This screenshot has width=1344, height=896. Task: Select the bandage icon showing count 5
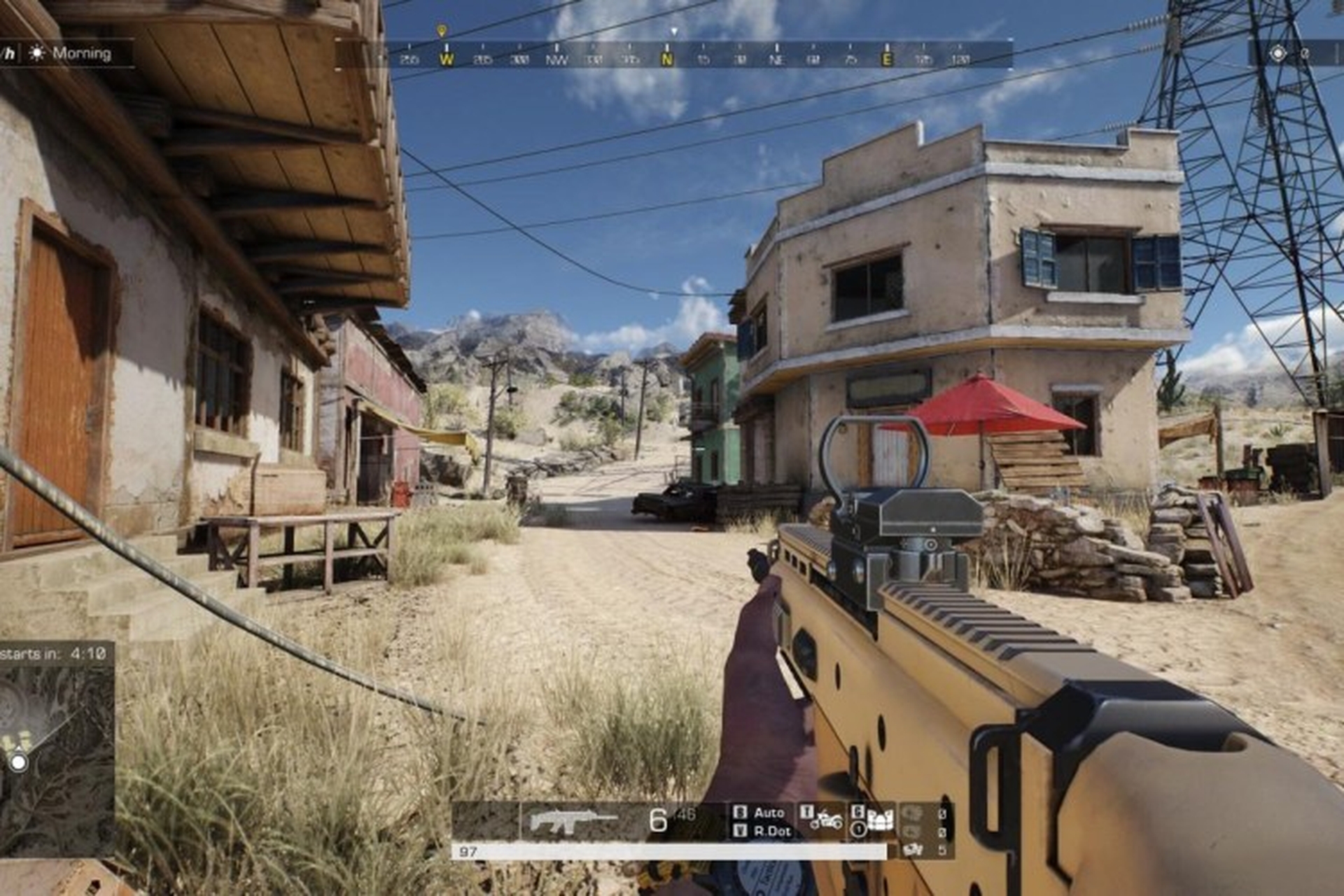tap(911, 850)
